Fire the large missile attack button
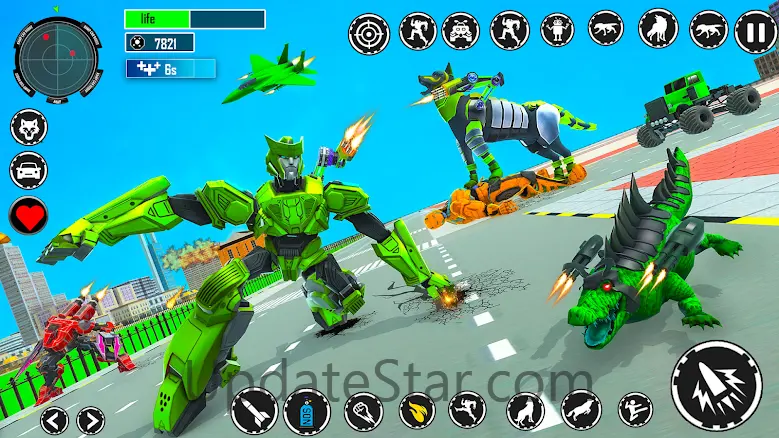This screenshot has width=779, height=438. coord(716,387)
